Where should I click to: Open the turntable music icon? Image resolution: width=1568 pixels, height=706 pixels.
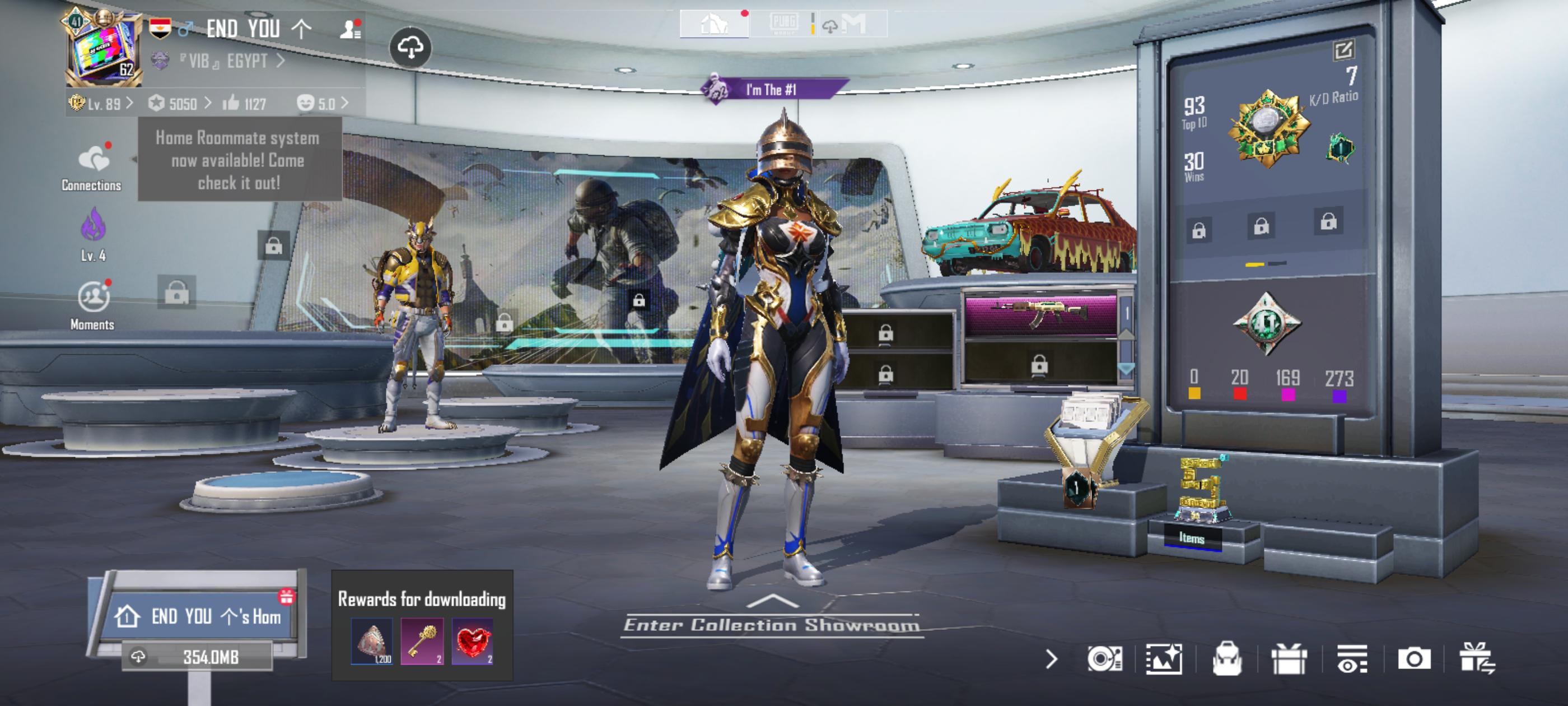(x=1104, y=658)
